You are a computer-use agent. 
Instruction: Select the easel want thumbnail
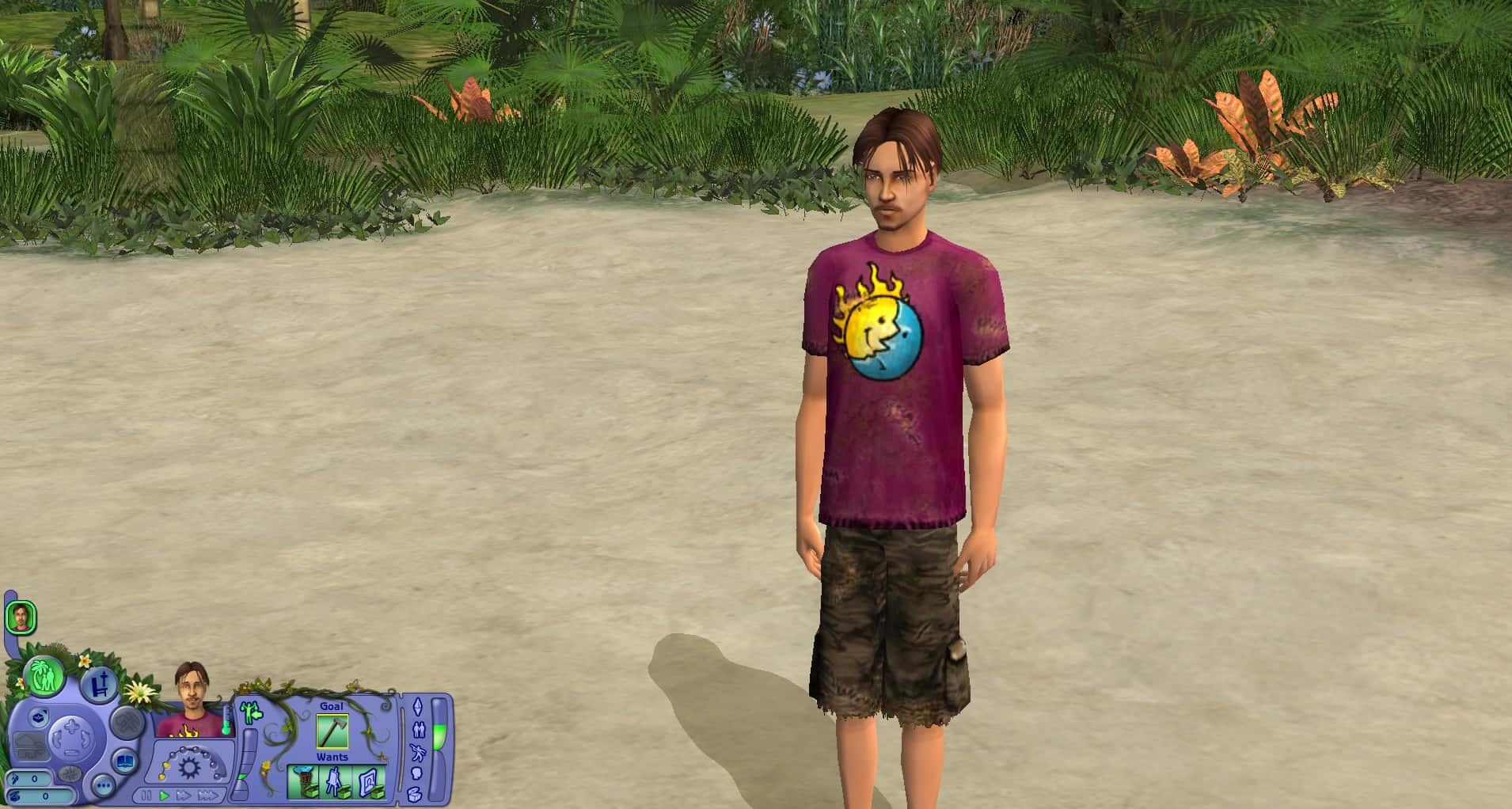click(x=333, y=781)
